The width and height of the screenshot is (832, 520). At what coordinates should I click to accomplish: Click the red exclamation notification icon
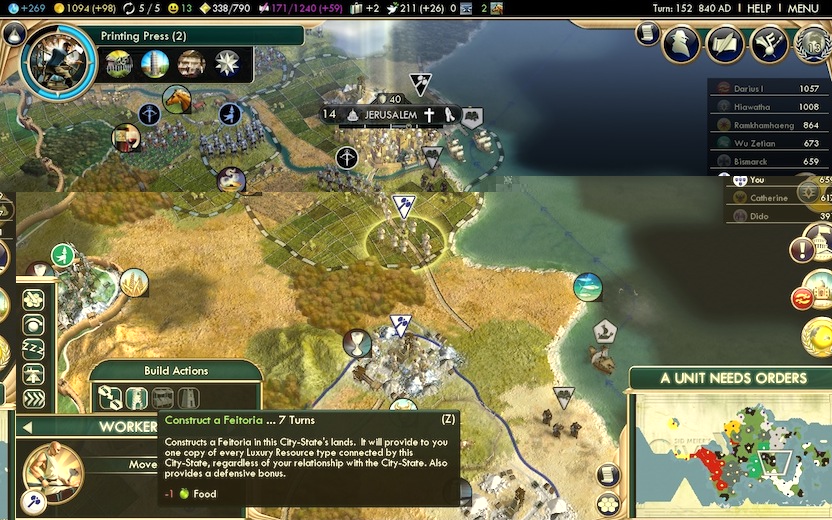[x=802, y=249]
